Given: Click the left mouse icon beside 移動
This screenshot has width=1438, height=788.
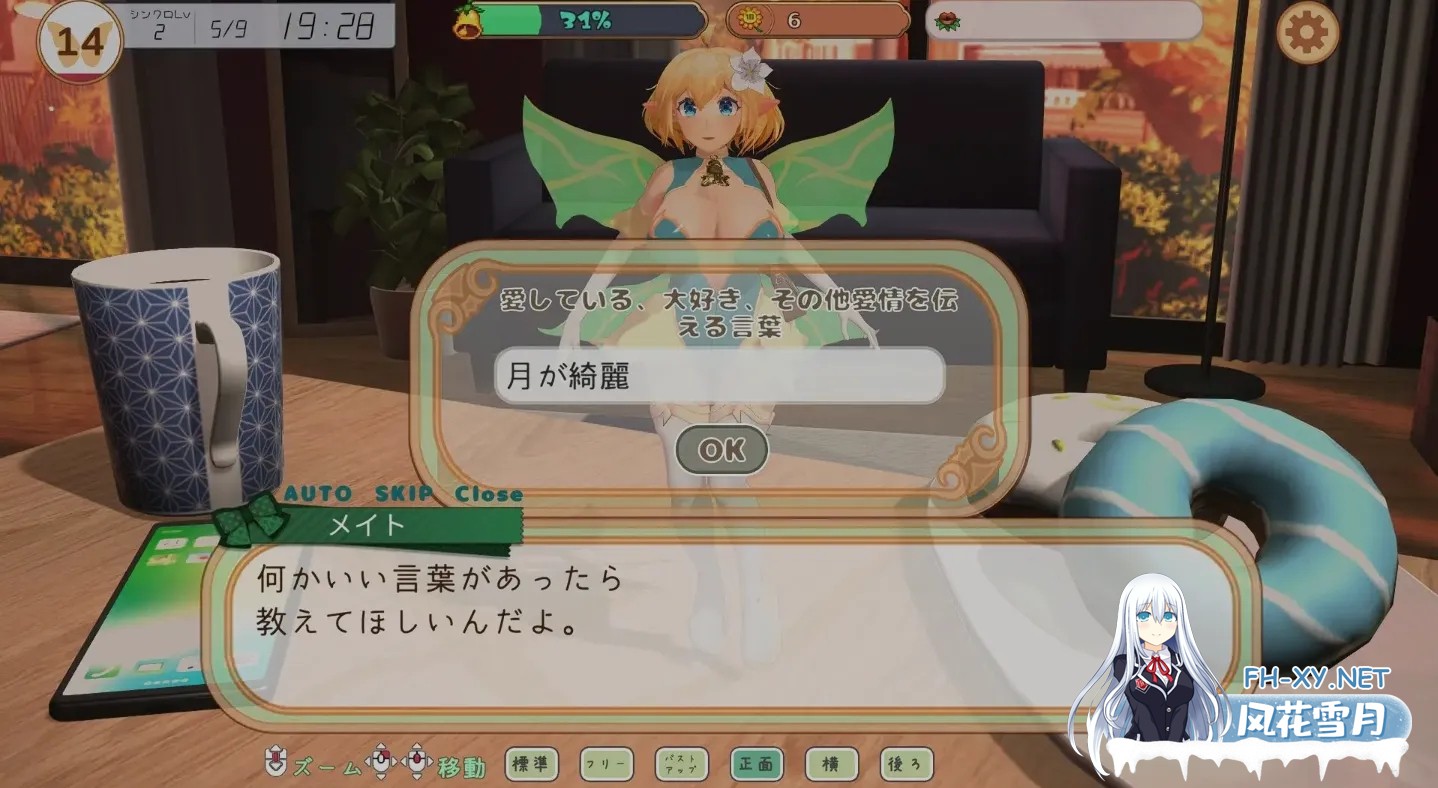Looking at the screenshot, I should tap(380, 760).
